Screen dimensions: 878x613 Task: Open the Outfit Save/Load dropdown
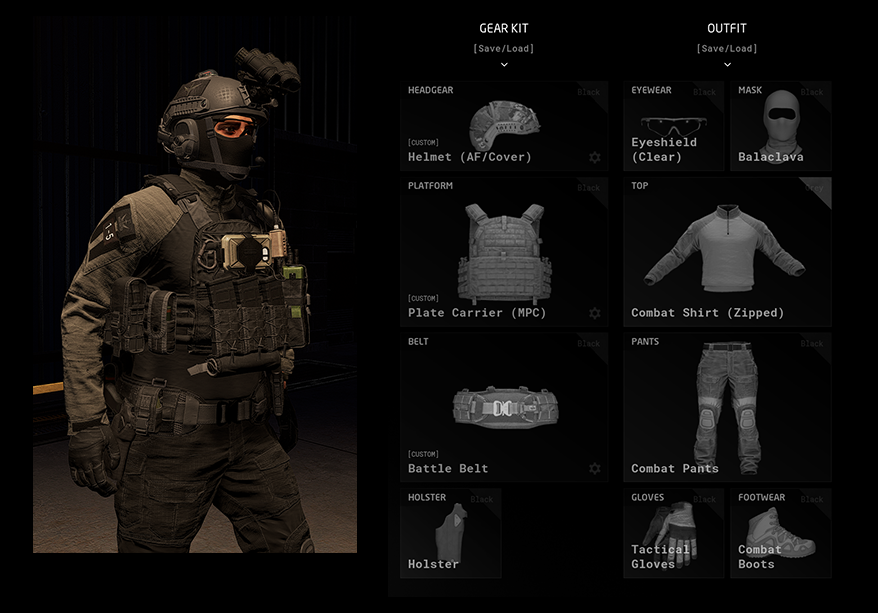tap(727, 49)
